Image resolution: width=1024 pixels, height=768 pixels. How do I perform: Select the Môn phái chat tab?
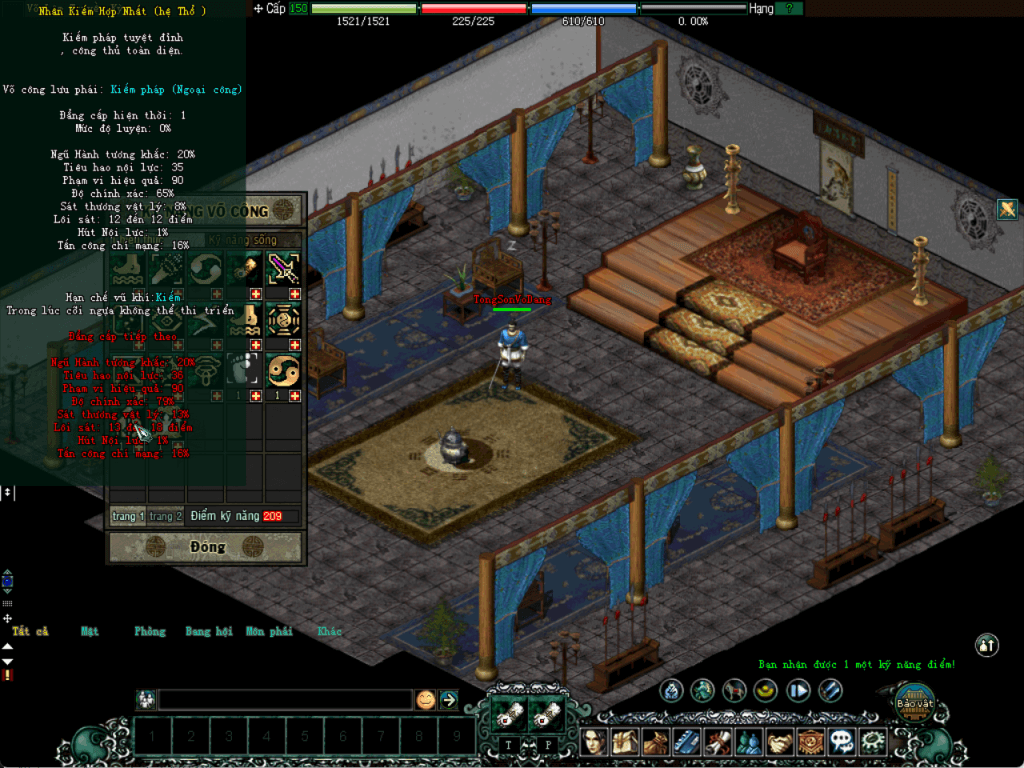(269, 632)
